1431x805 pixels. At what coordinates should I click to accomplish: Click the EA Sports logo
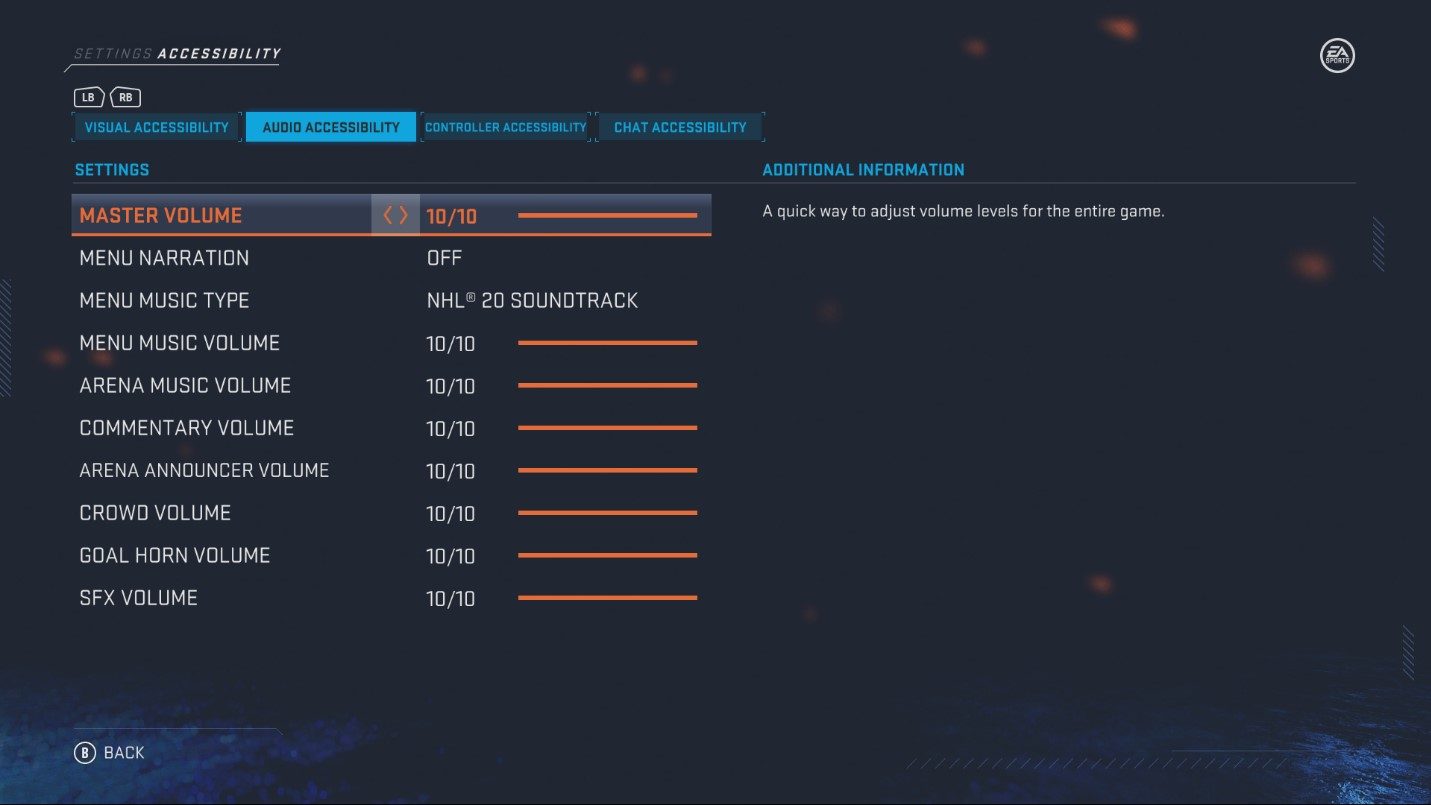1336,56
